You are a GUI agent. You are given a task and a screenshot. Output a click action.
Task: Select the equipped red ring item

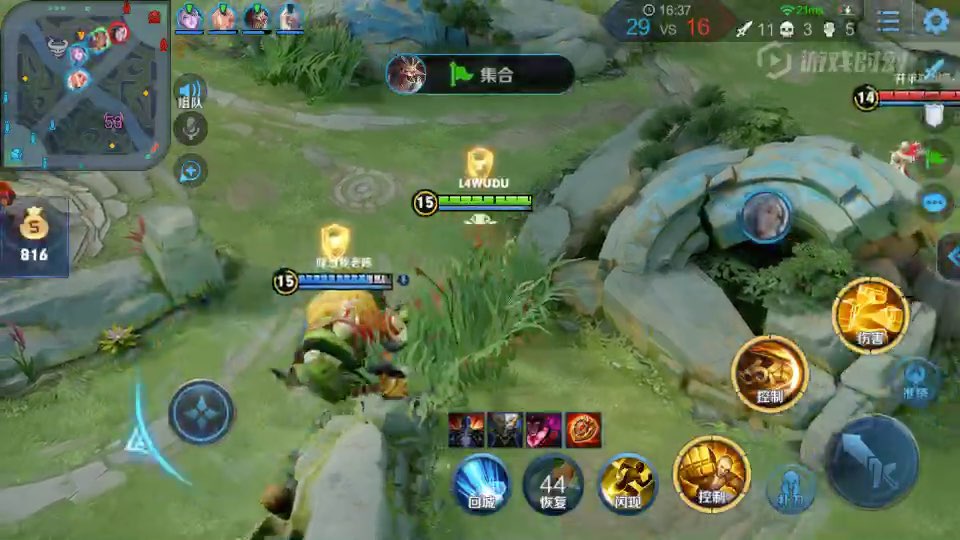[x=583, y=429]
